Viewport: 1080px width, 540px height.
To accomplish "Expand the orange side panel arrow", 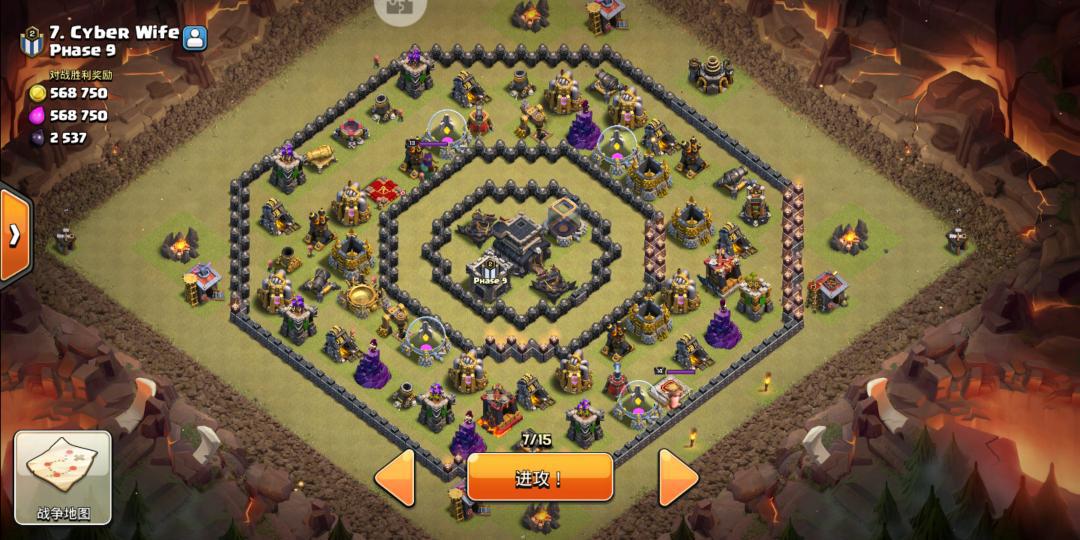I will point(15,235).
